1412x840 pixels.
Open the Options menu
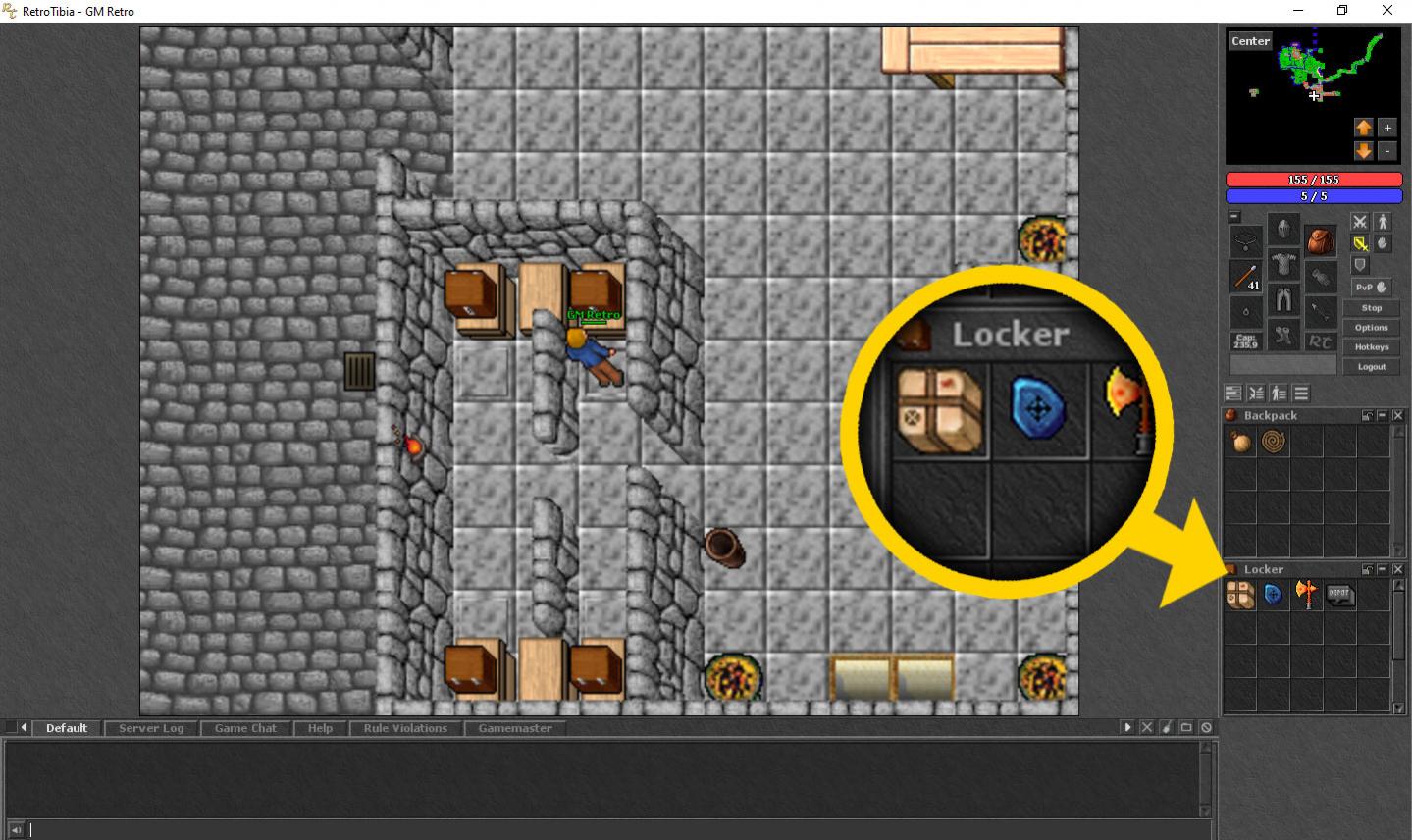point(1371,327)
